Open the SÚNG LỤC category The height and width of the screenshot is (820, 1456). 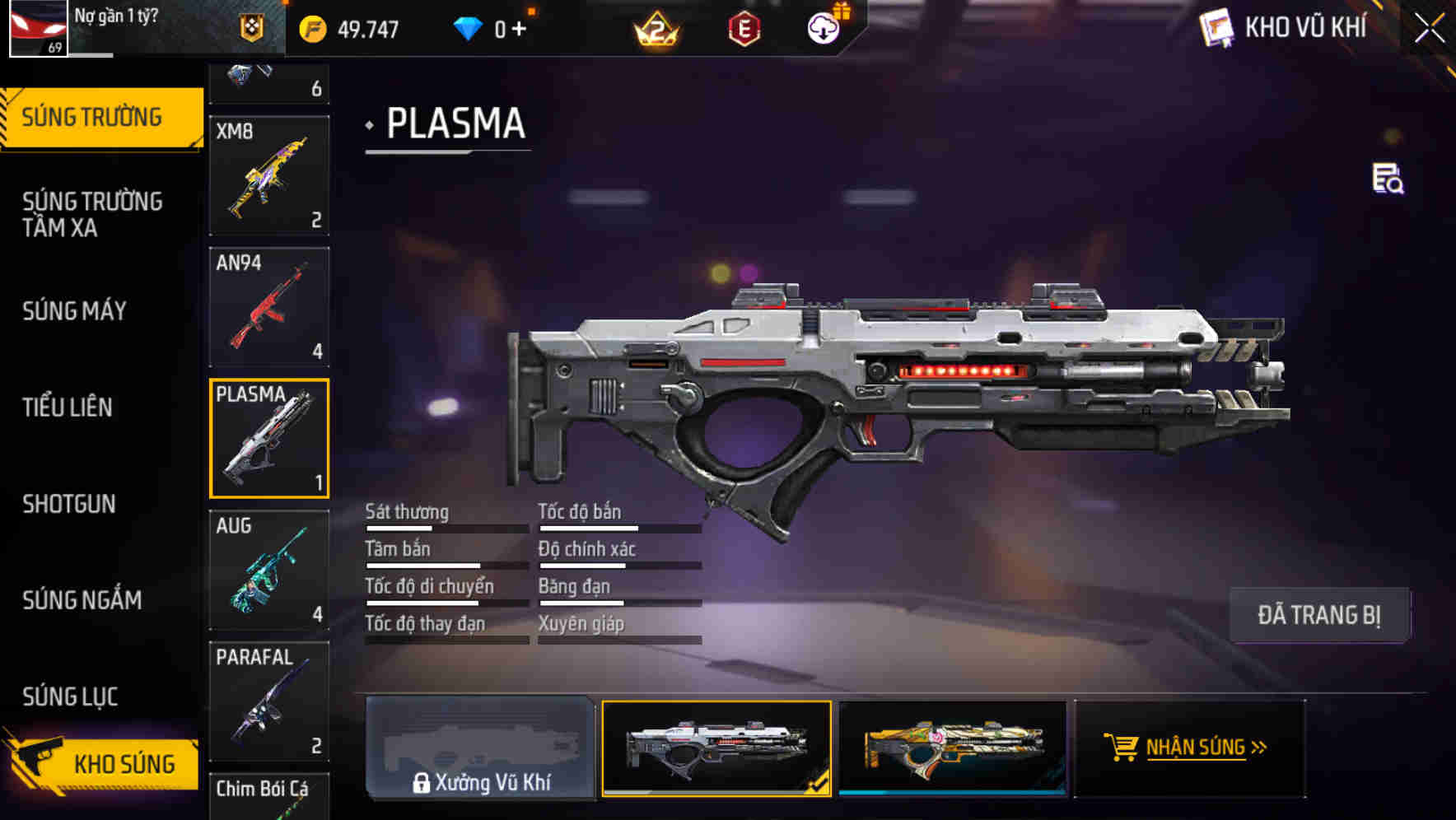[70, 697]
